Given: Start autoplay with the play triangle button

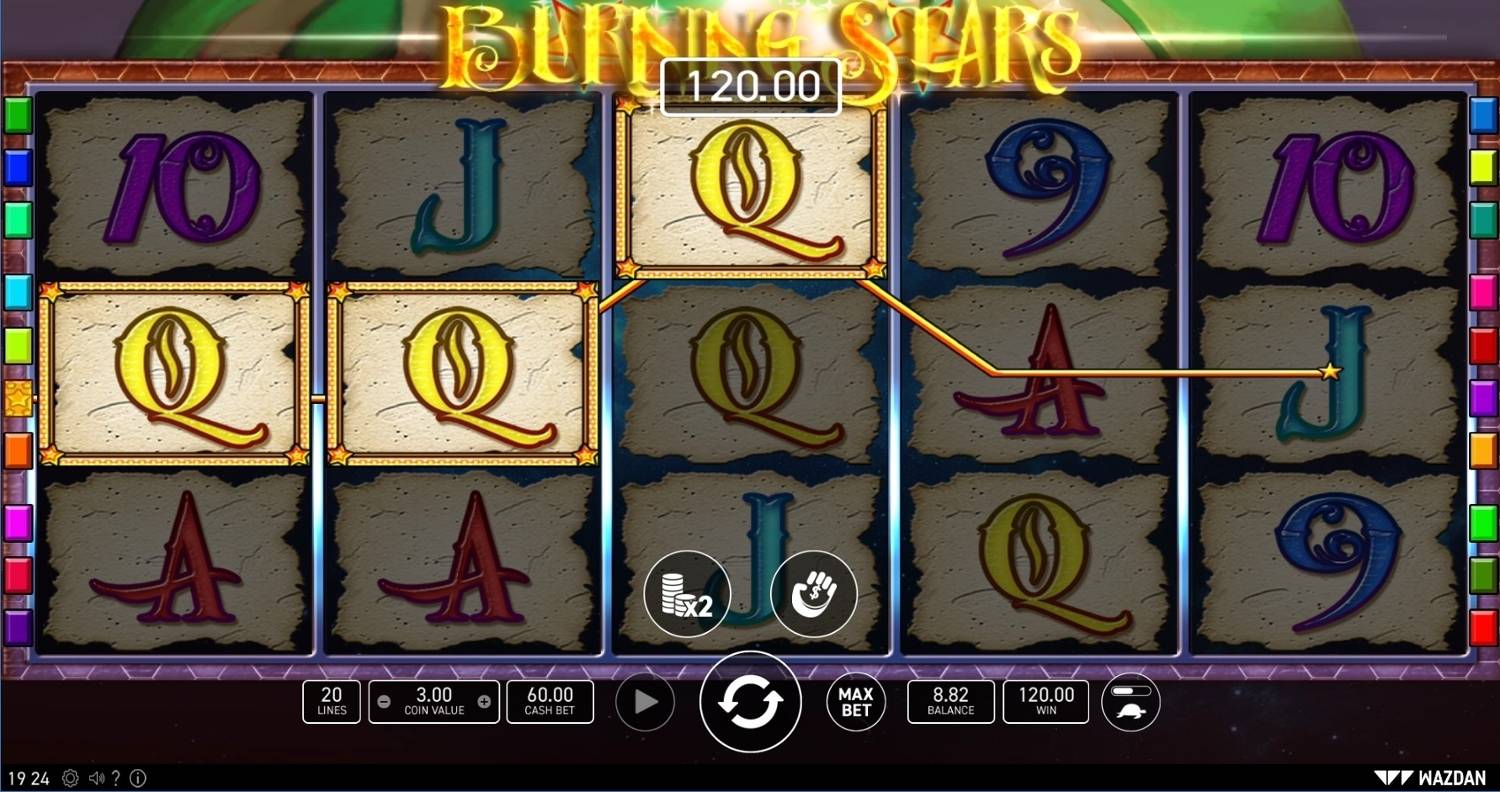Looking at the screenshot, I should tap(646, 702).
